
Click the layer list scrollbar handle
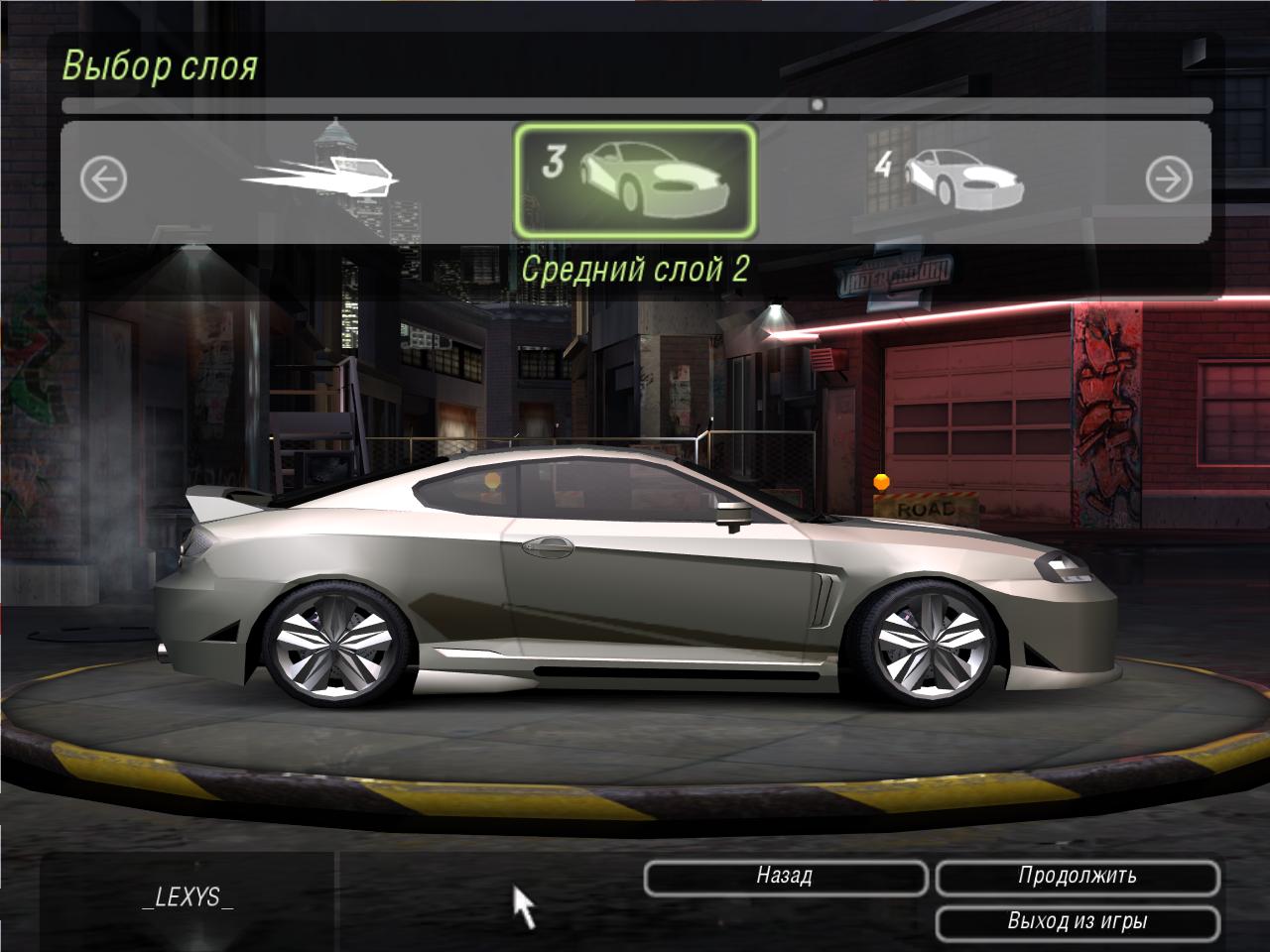[817, 104]
